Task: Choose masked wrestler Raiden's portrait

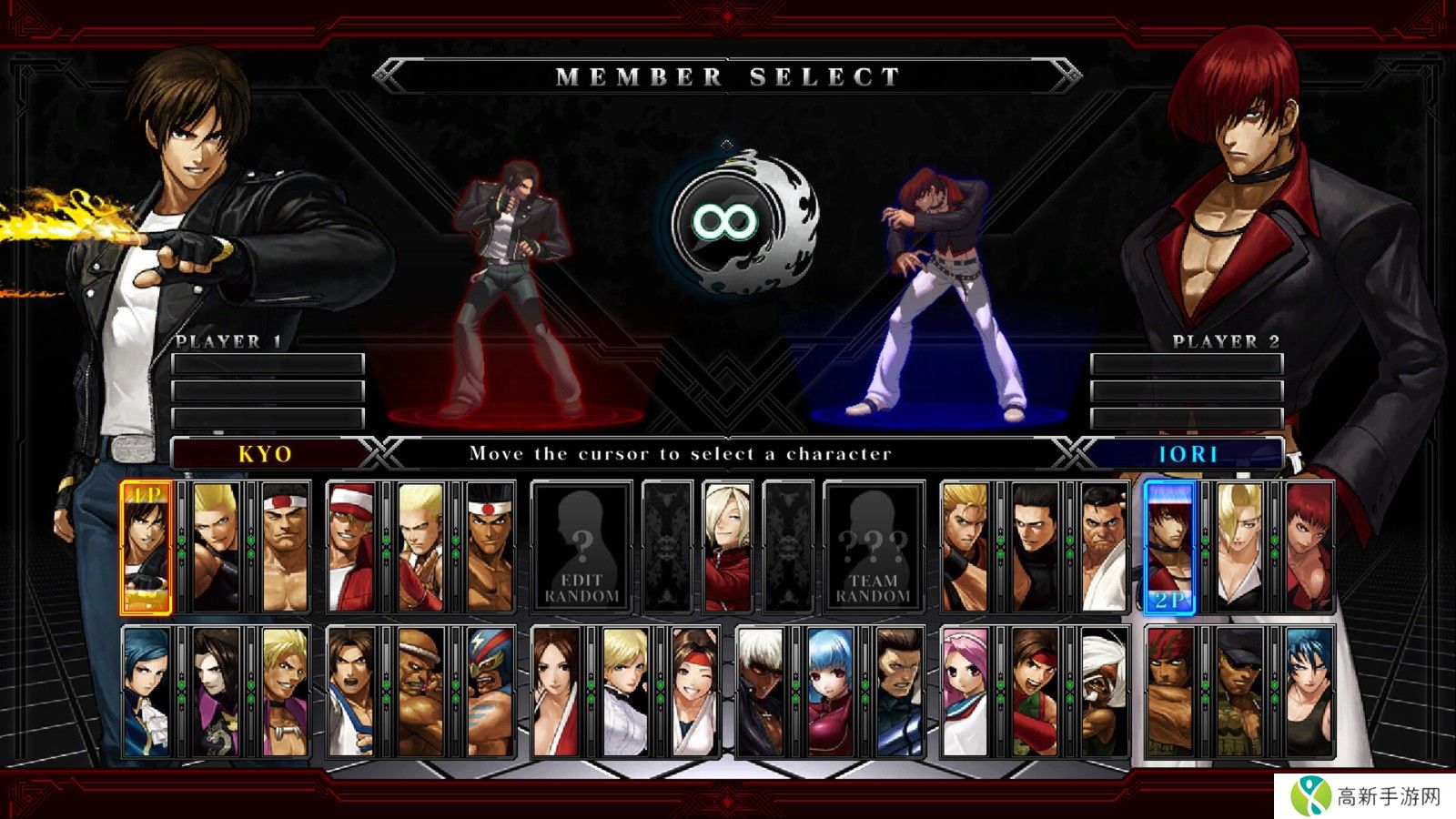Action: click(490, 692)
